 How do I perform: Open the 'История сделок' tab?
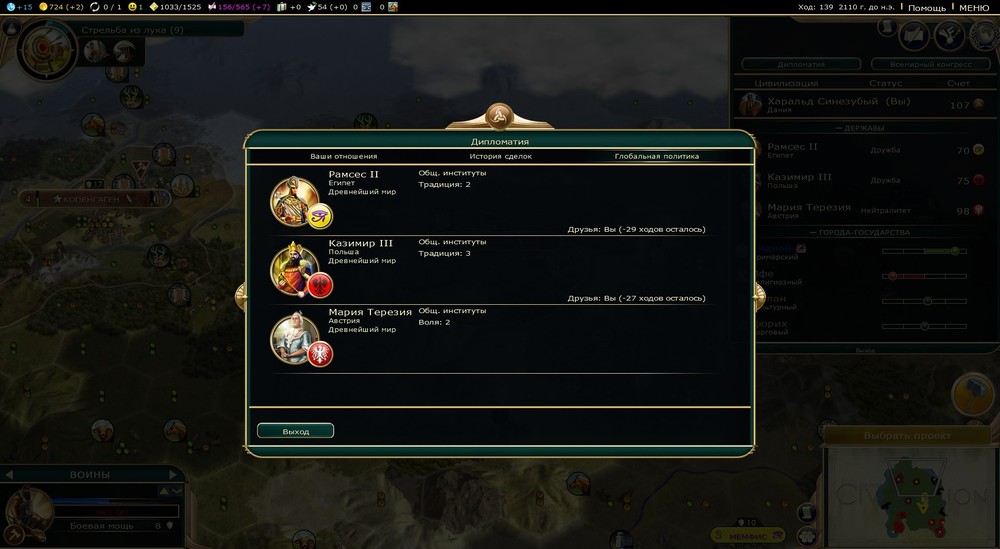(x=500, y=156)
